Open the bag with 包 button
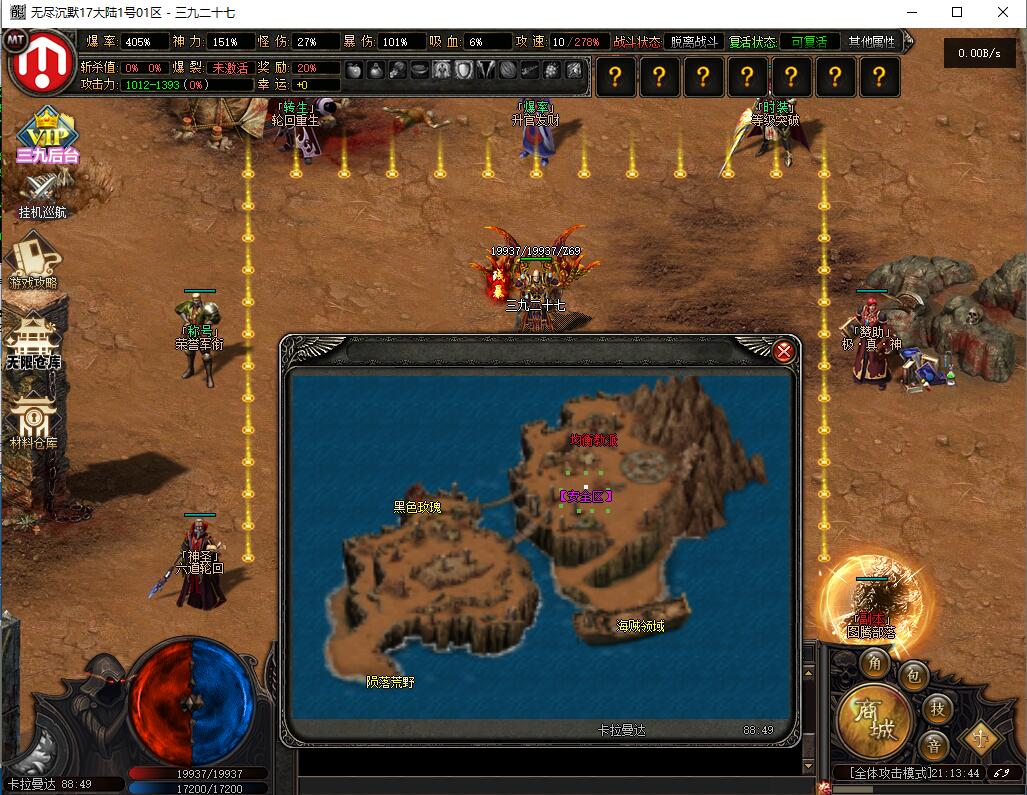Image resolution: width=1027 pixels, height=795 pixels. [912, 677]
